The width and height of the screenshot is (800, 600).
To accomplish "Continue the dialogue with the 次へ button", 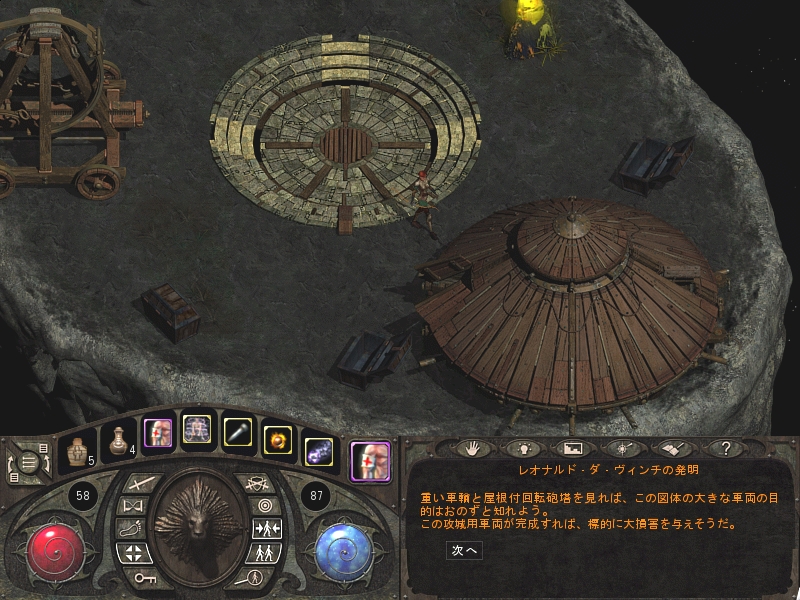I will coord(466,550).
